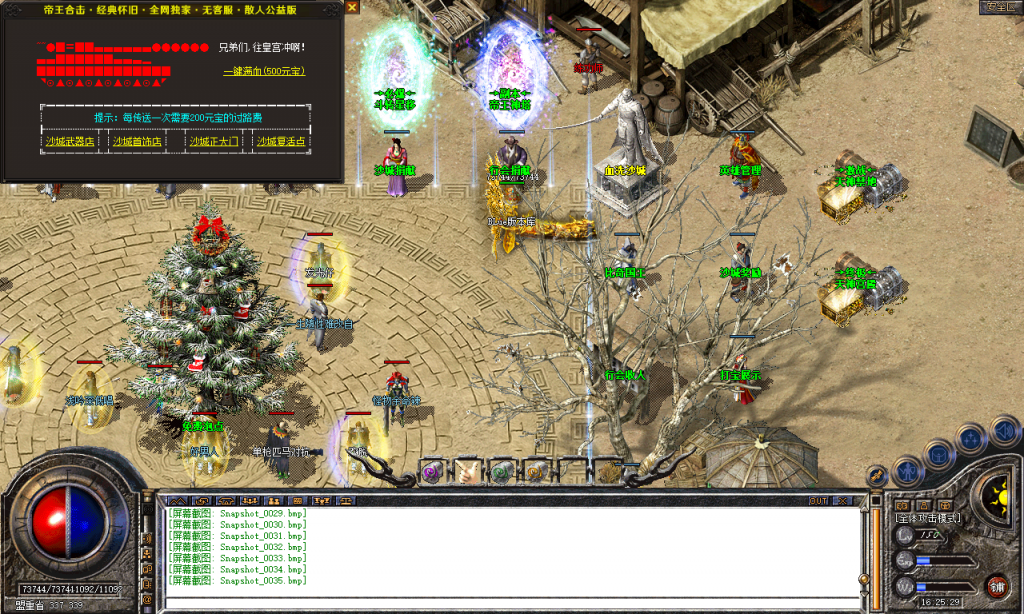Viewport: 1024px width, 614px height.
Task: Click the small satellite-shaped round icon
Action: (x=877, y=475)
